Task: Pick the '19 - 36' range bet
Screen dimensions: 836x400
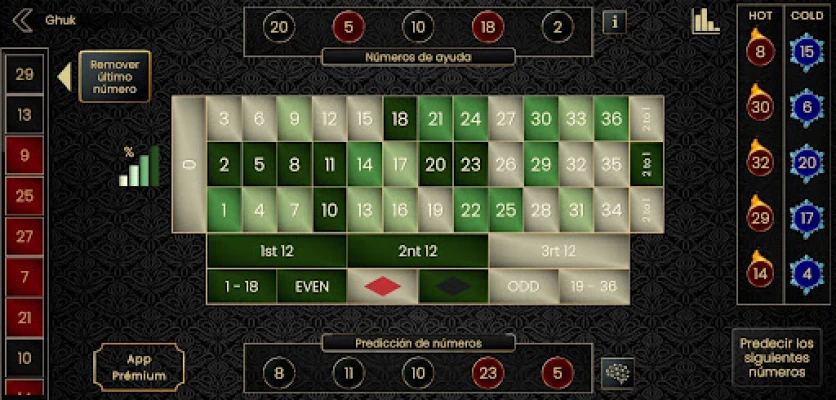Action: pos(593,286)
